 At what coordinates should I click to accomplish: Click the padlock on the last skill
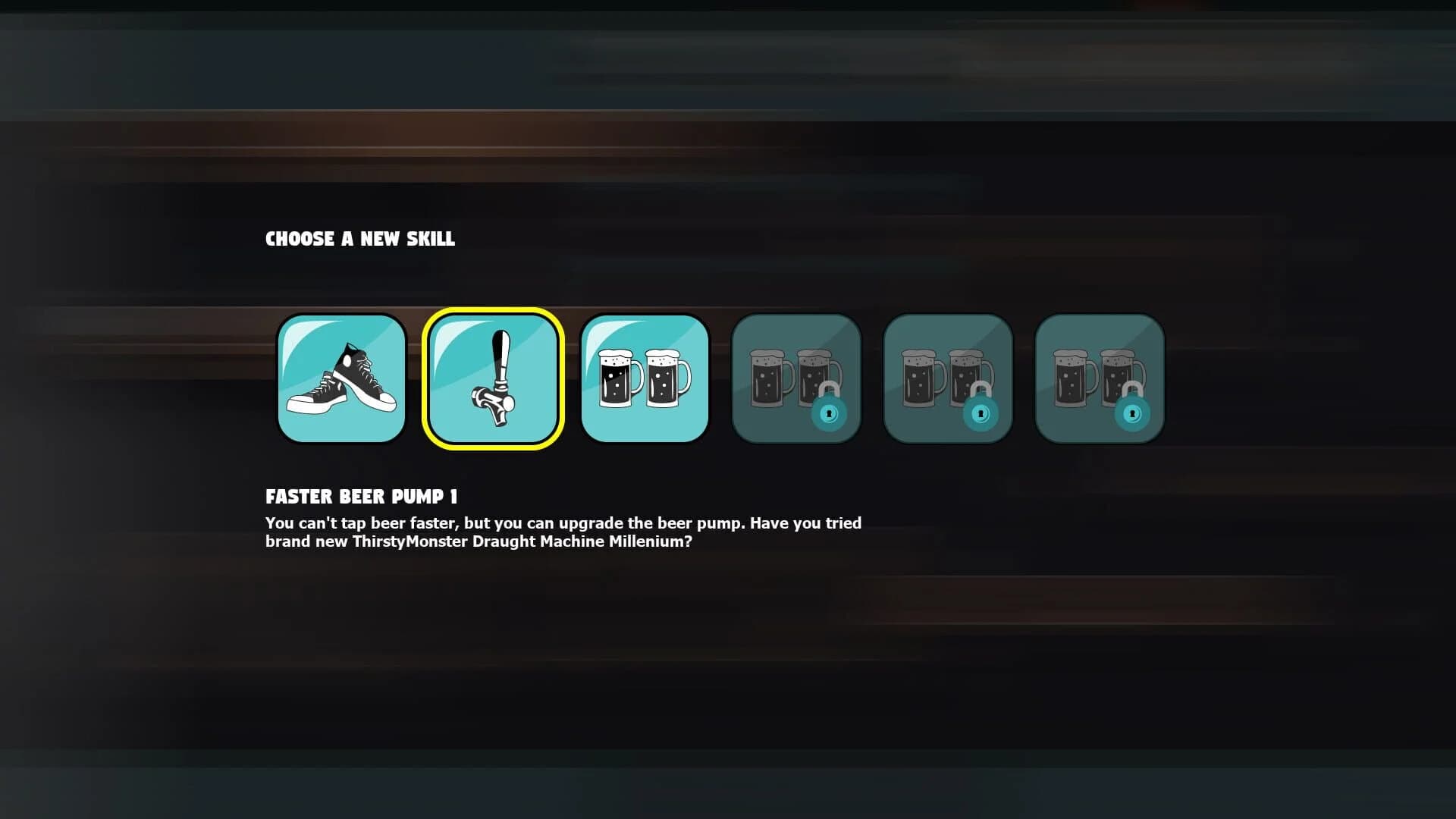pos(1133,414)
